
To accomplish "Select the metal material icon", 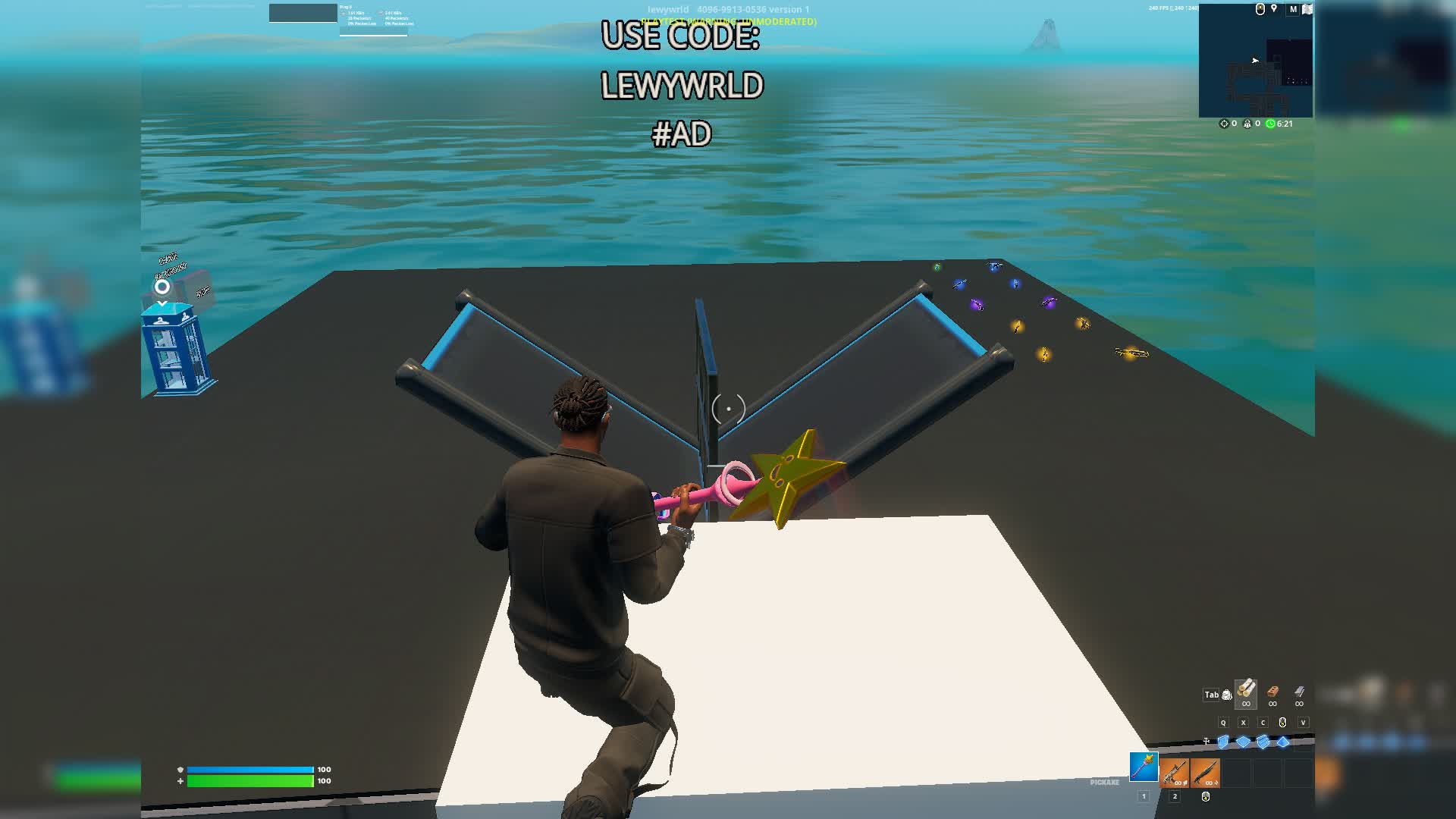I will tap(1299, 694).
